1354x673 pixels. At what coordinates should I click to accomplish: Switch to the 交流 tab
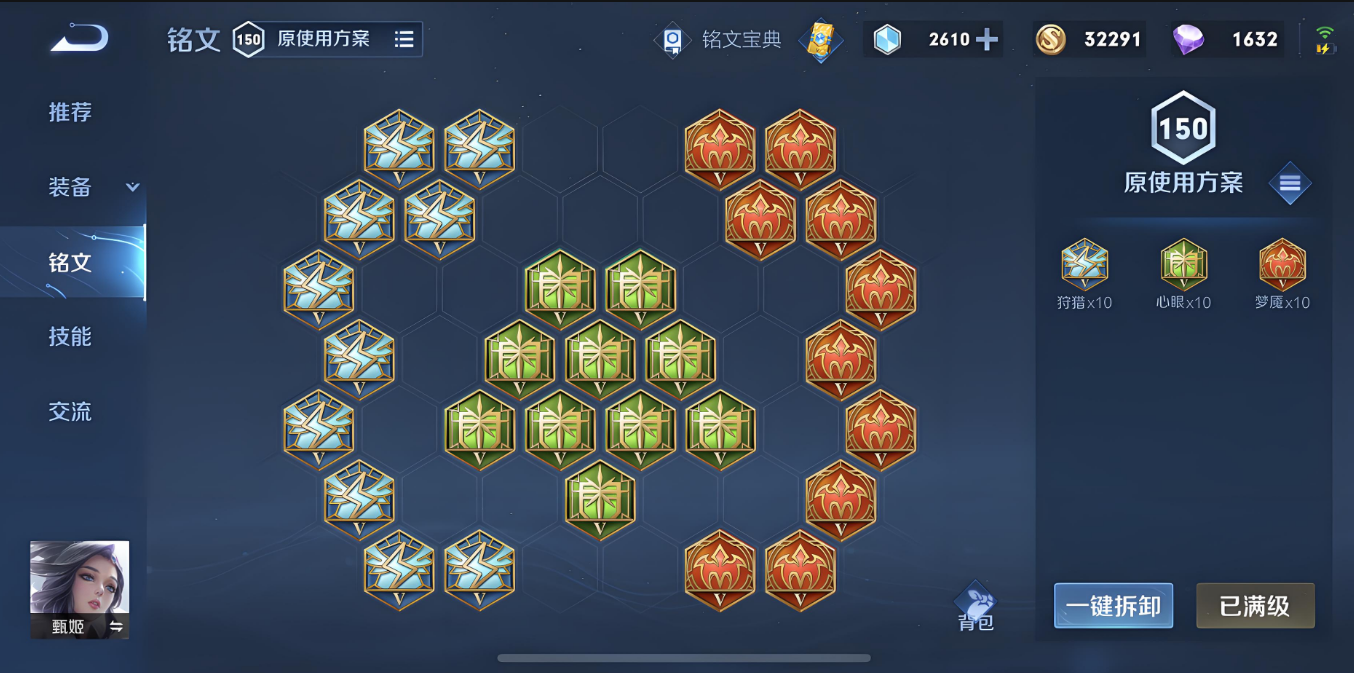(70, 411)
